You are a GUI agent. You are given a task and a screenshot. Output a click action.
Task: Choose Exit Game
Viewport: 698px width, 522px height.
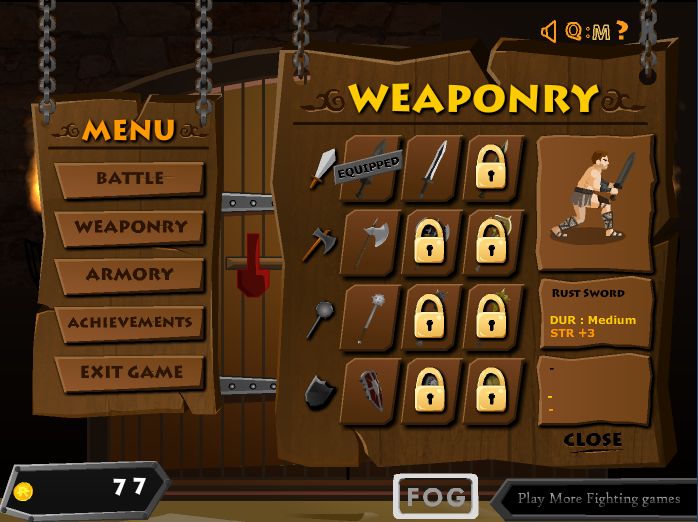pos(131,372)
